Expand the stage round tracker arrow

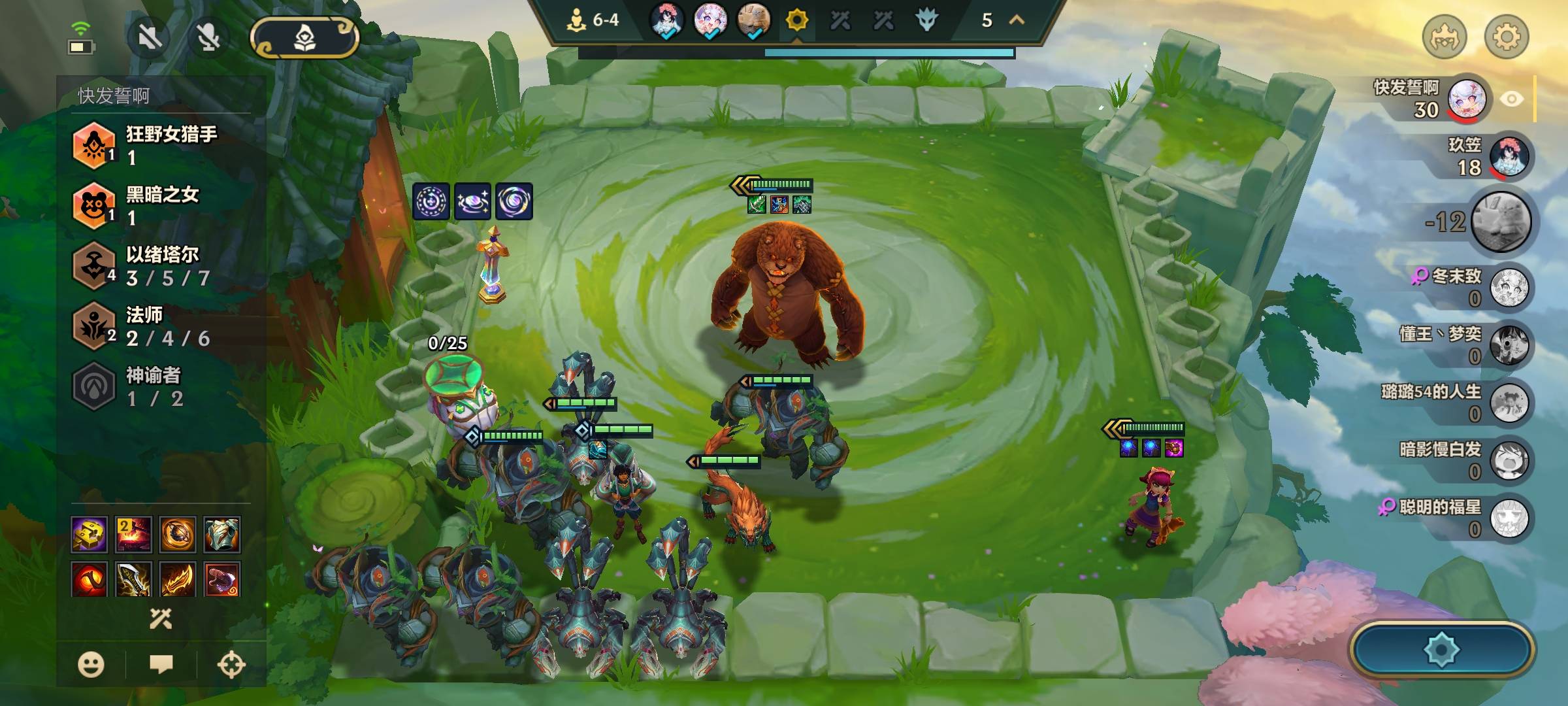pos(1017,20)
